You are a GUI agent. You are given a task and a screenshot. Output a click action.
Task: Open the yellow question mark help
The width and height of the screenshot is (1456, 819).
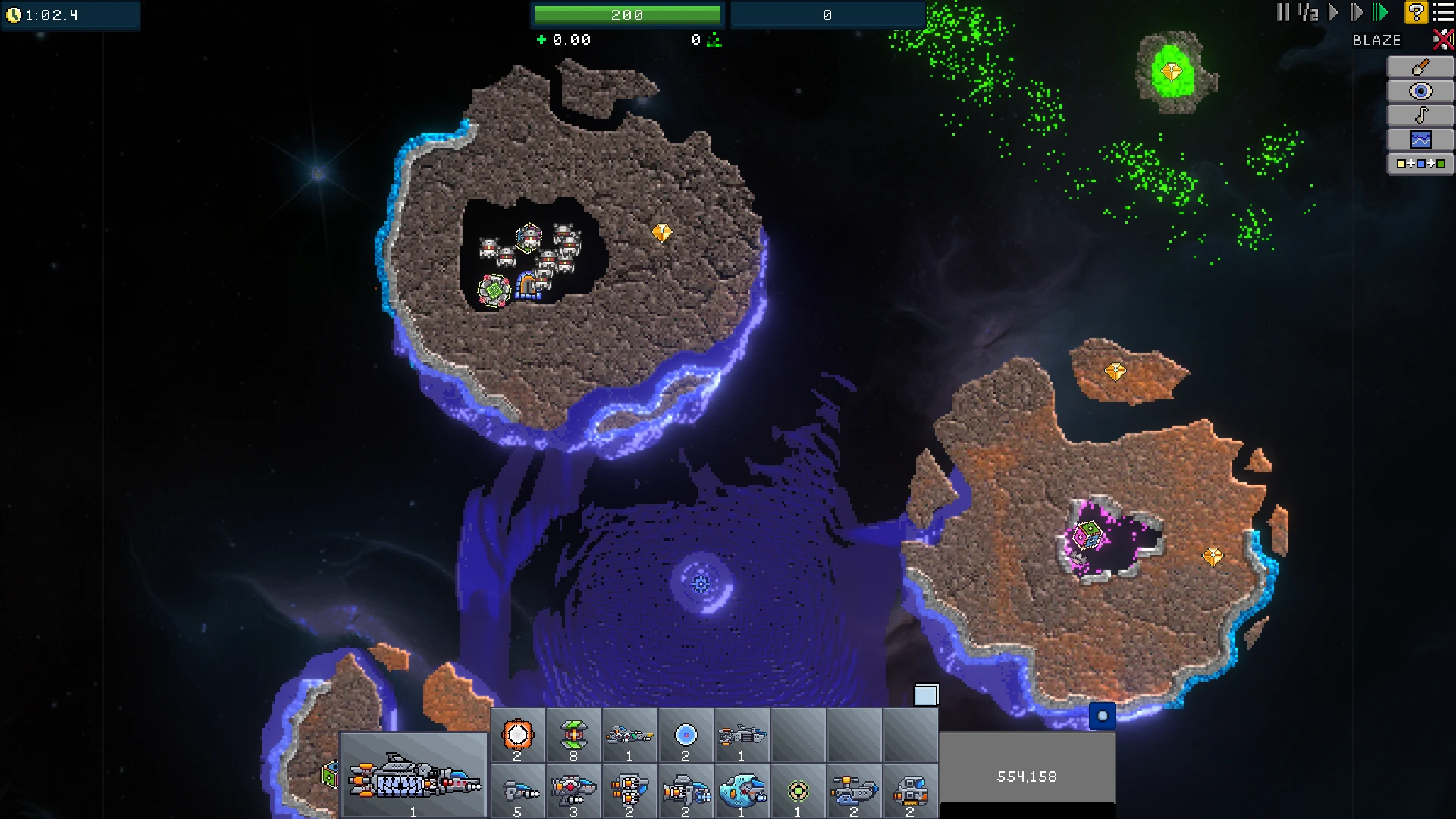click(x=1416, y=13)
